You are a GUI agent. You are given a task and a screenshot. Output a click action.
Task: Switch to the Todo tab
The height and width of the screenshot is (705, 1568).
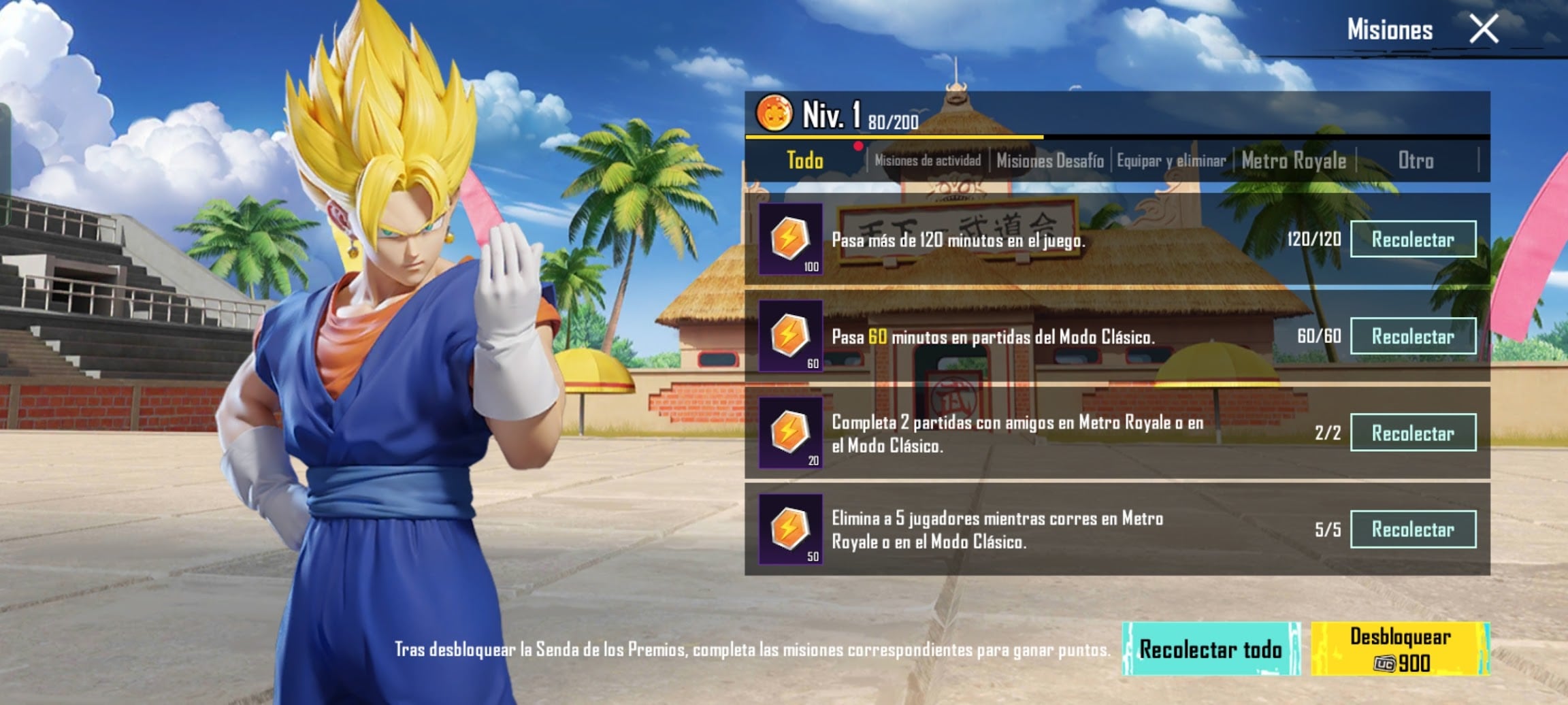805,161
